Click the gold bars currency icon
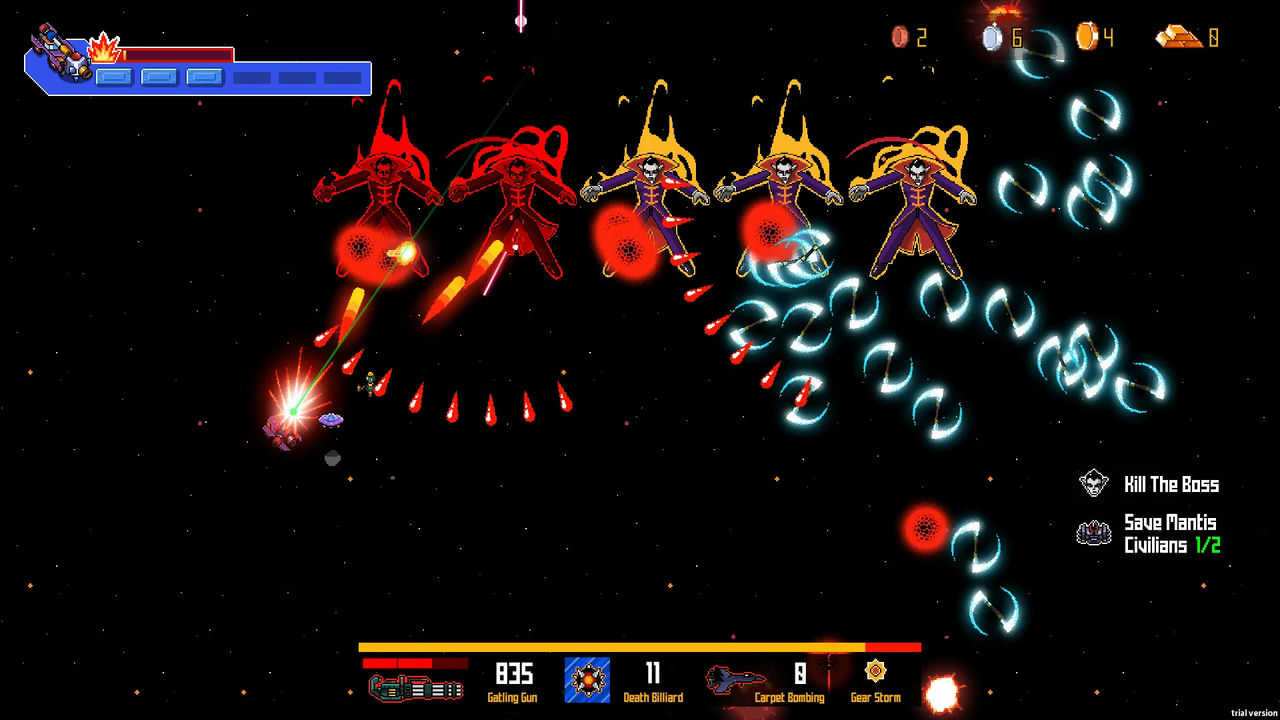The image size is (1280, 720). pyautogui.click(x=1178, y=37)
